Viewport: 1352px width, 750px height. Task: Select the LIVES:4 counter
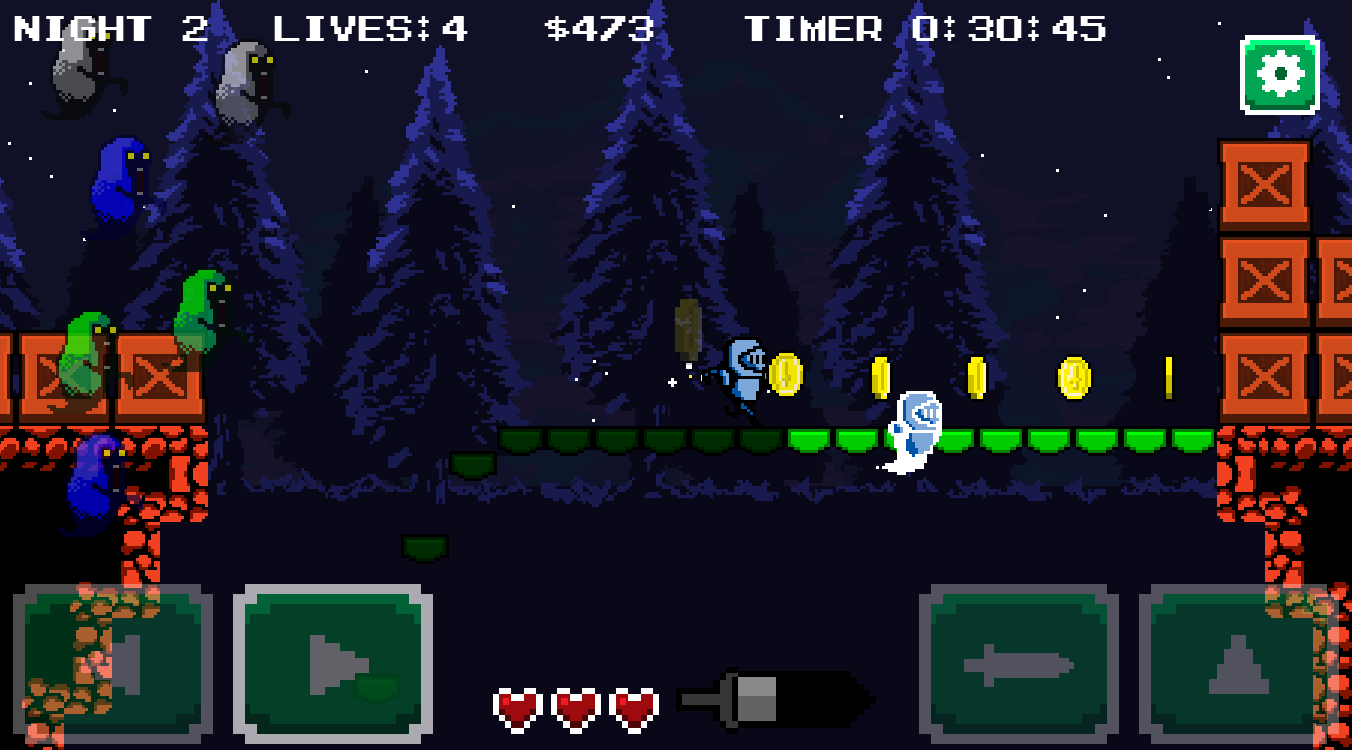365,28
